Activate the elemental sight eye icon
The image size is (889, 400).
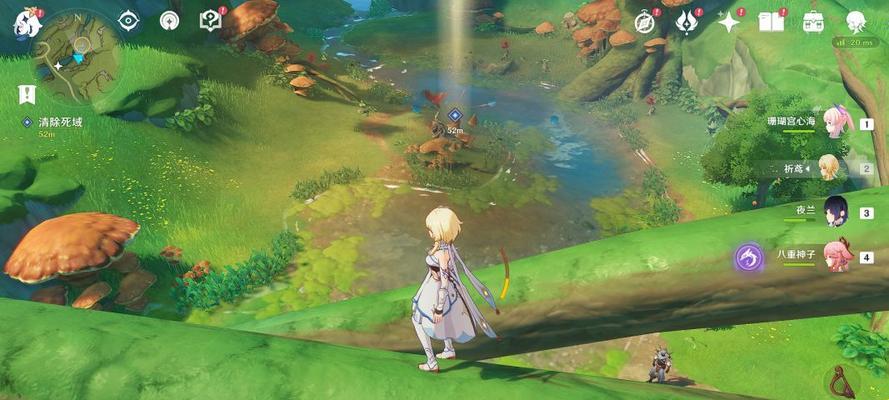pyautogui.click(x=129, y=20)
